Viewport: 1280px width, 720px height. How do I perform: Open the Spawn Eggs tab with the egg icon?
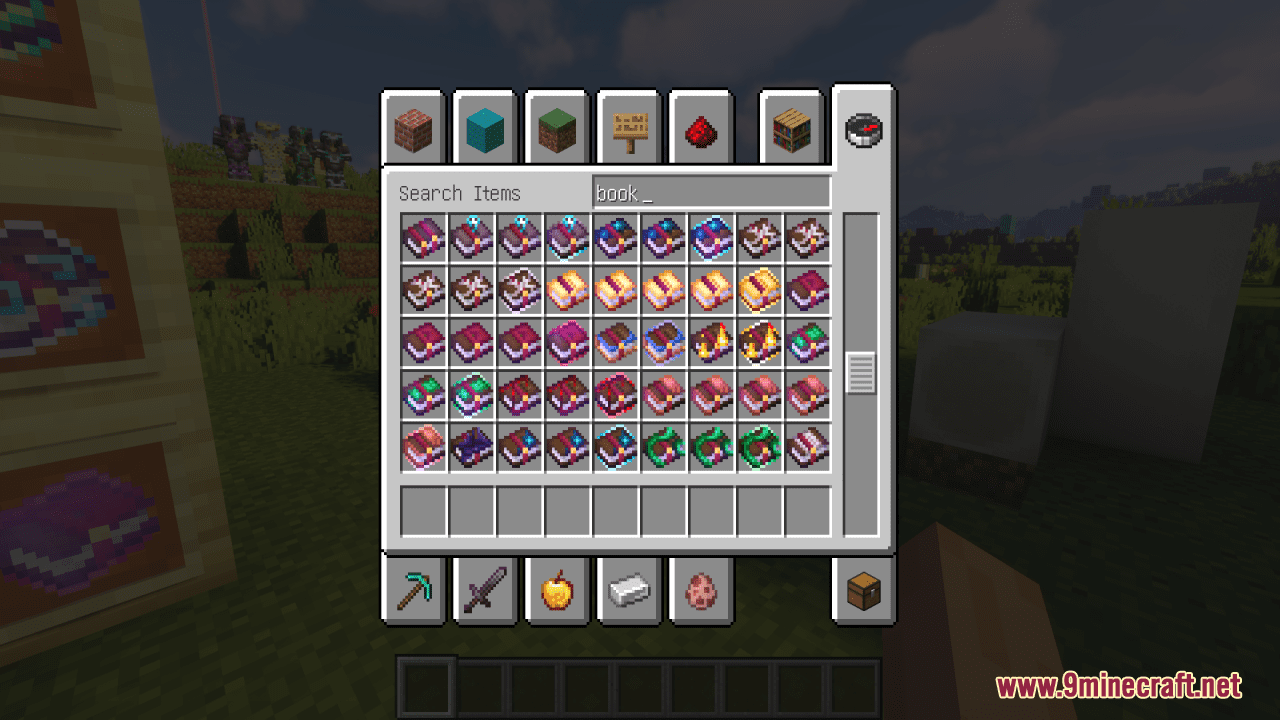701,590
